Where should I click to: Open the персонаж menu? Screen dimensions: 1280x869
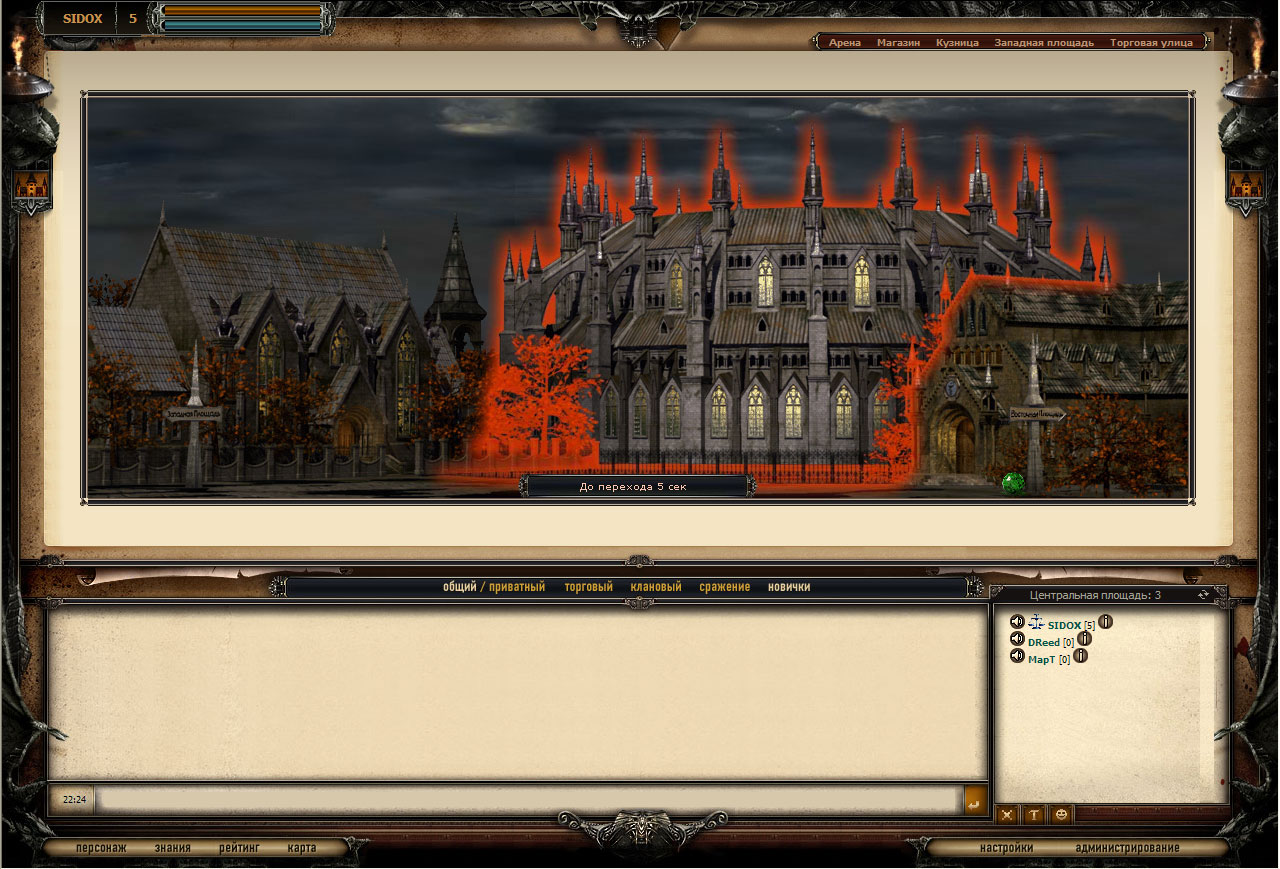coord(101,848)
